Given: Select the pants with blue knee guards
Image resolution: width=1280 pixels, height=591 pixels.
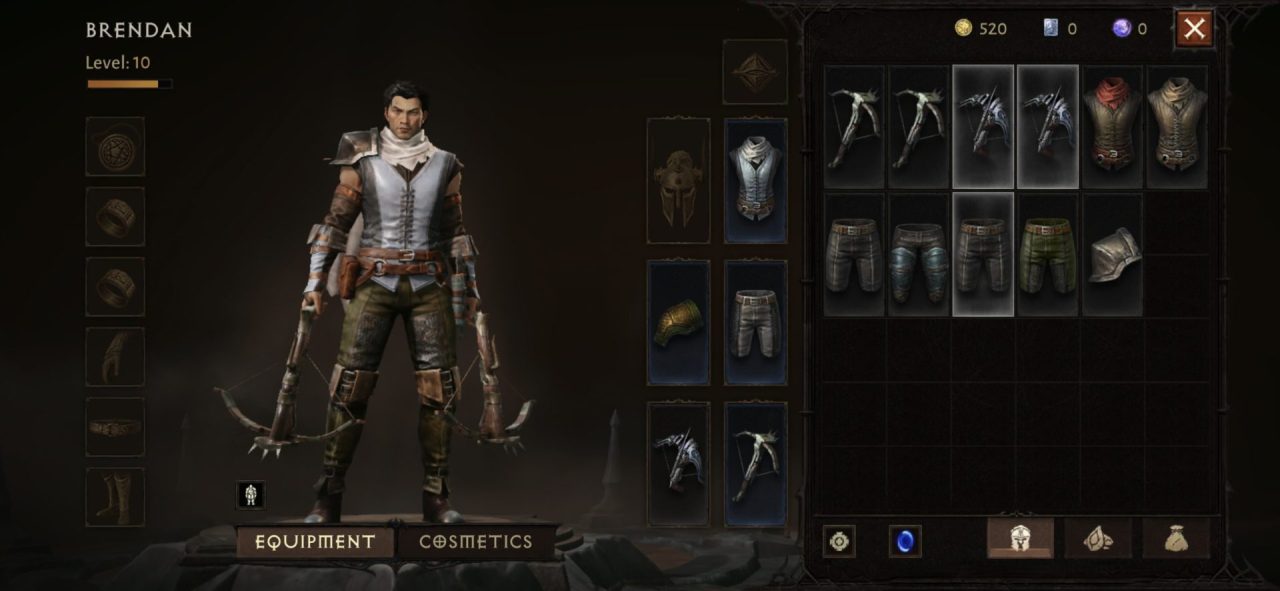Looking at the screenshot, I should tap(919, 255).
